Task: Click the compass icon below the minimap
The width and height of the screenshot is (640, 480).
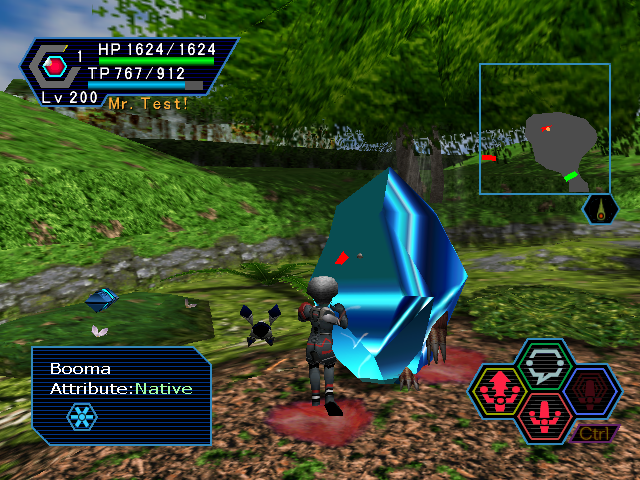Action: pos(600,210)
